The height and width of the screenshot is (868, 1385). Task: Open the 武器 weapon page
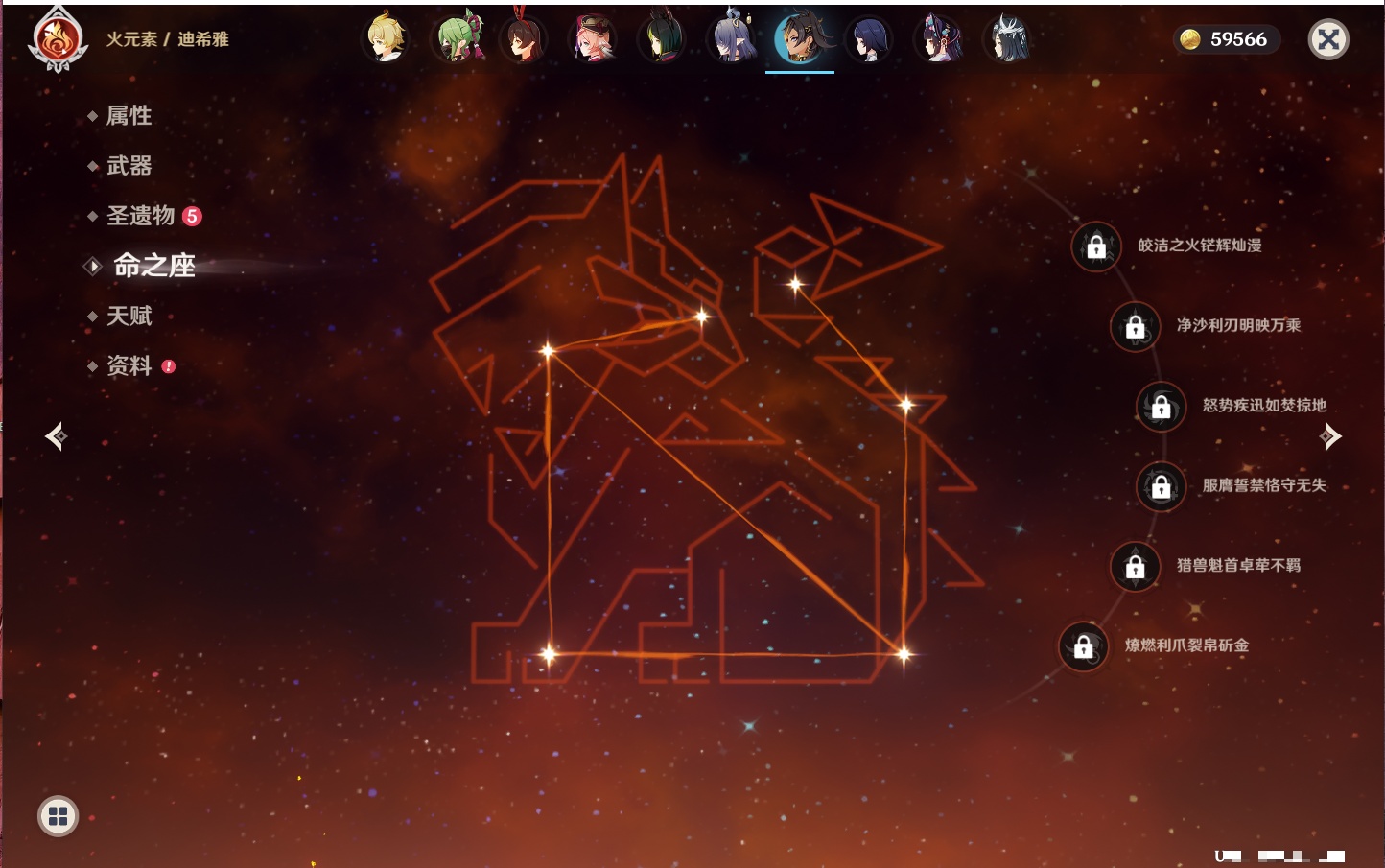coord(129,166)
